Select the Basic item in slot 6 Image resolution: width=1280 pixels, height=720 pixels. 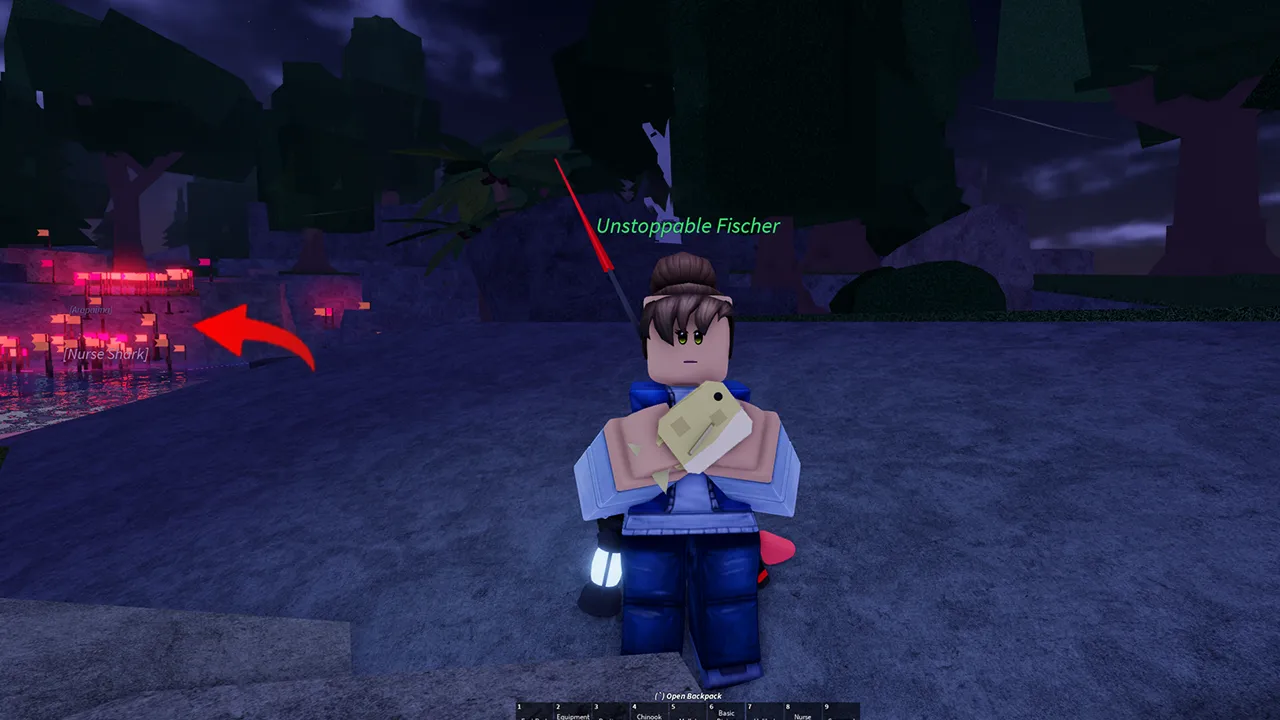(x=726, y=712)
